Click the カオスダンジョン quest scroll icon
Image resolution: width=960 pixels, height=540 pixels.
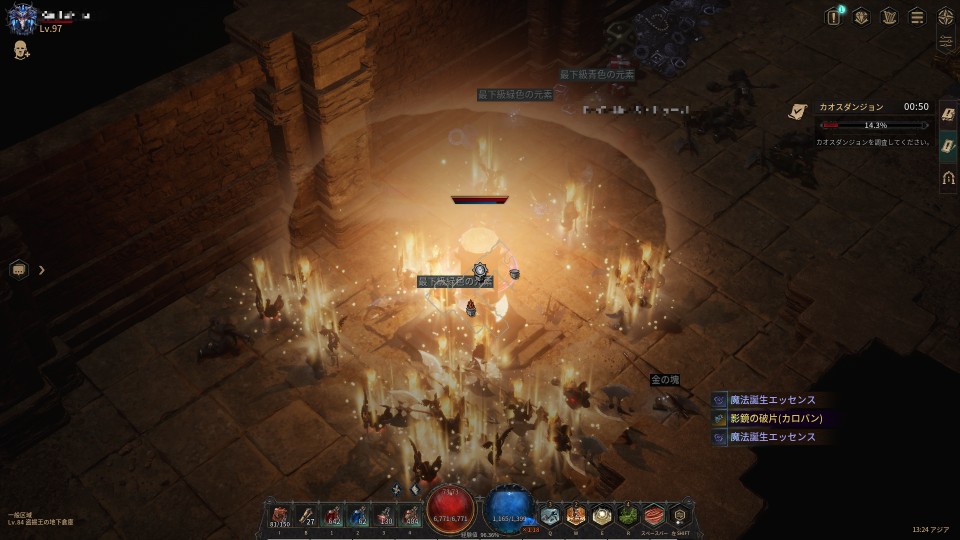click(797, 113)
